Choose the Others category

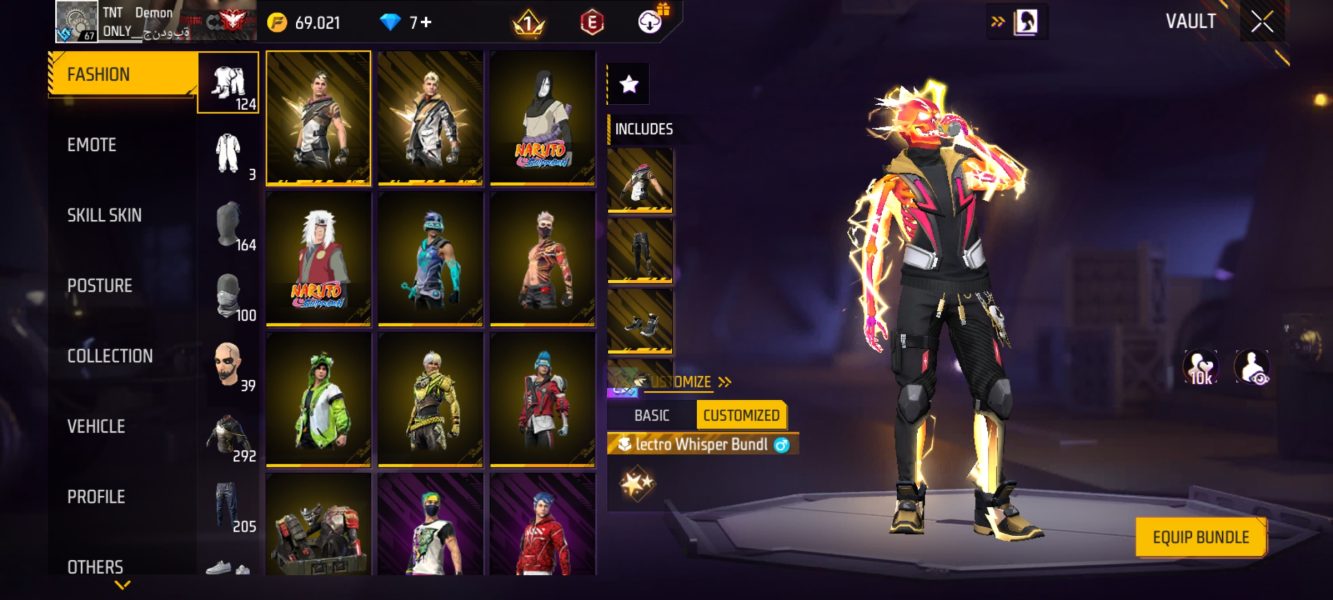[95, 567]
